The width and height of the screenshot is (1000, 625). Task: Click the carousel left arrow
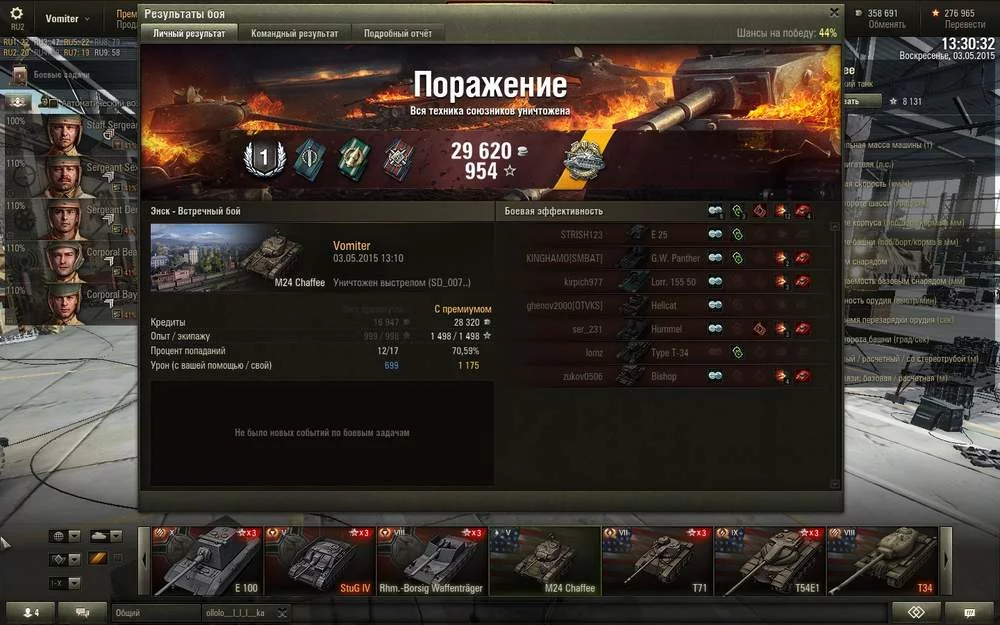click(143, 561)
